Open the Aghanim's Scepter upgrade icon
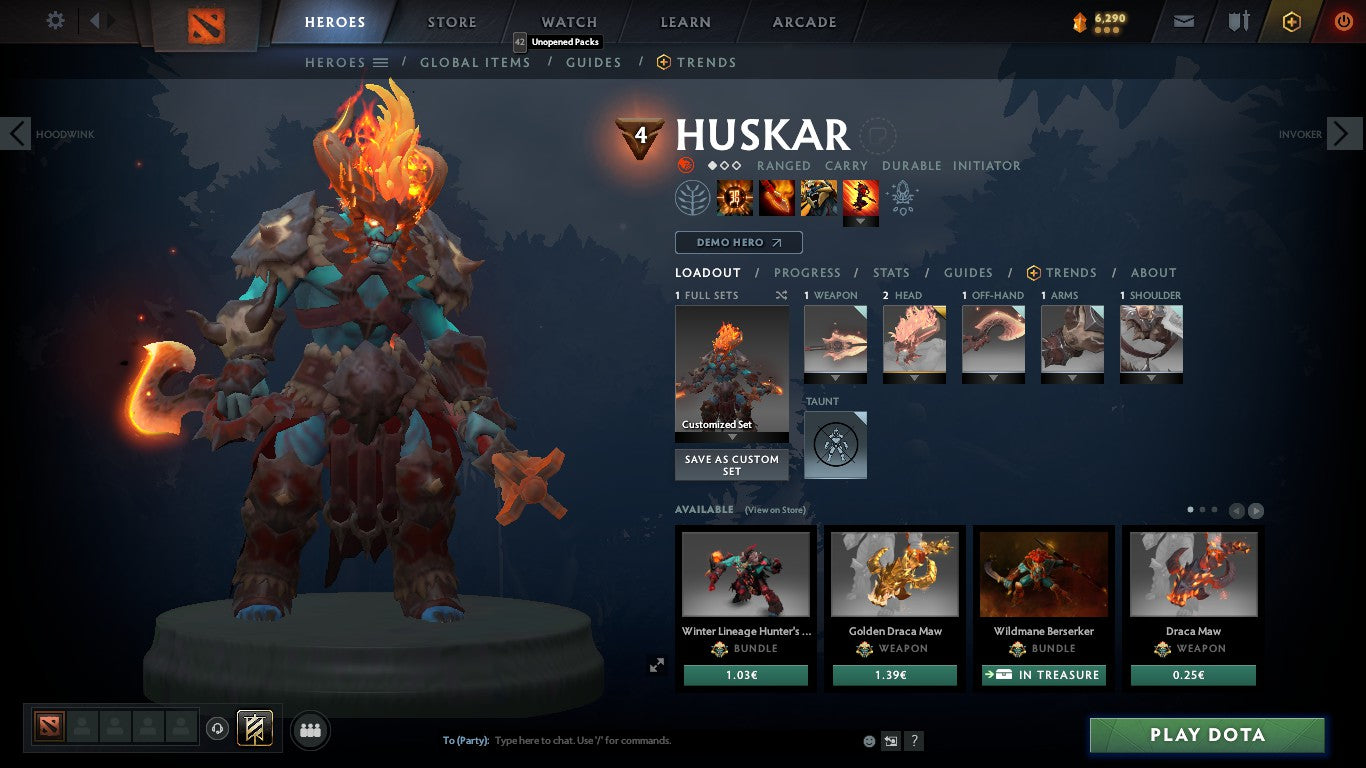1366x768 pixels. (x=902, y=197)
